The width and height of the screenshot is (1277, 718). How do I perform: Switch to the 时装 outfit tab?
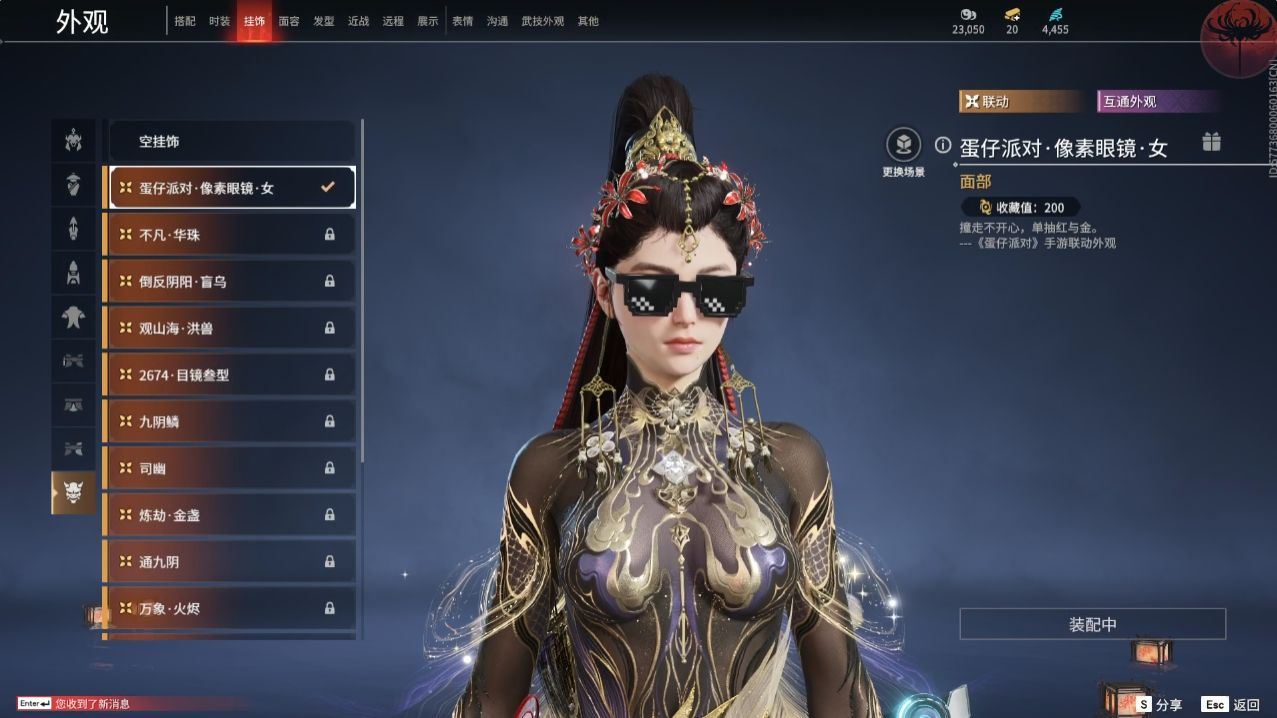[x=219, y=21]
